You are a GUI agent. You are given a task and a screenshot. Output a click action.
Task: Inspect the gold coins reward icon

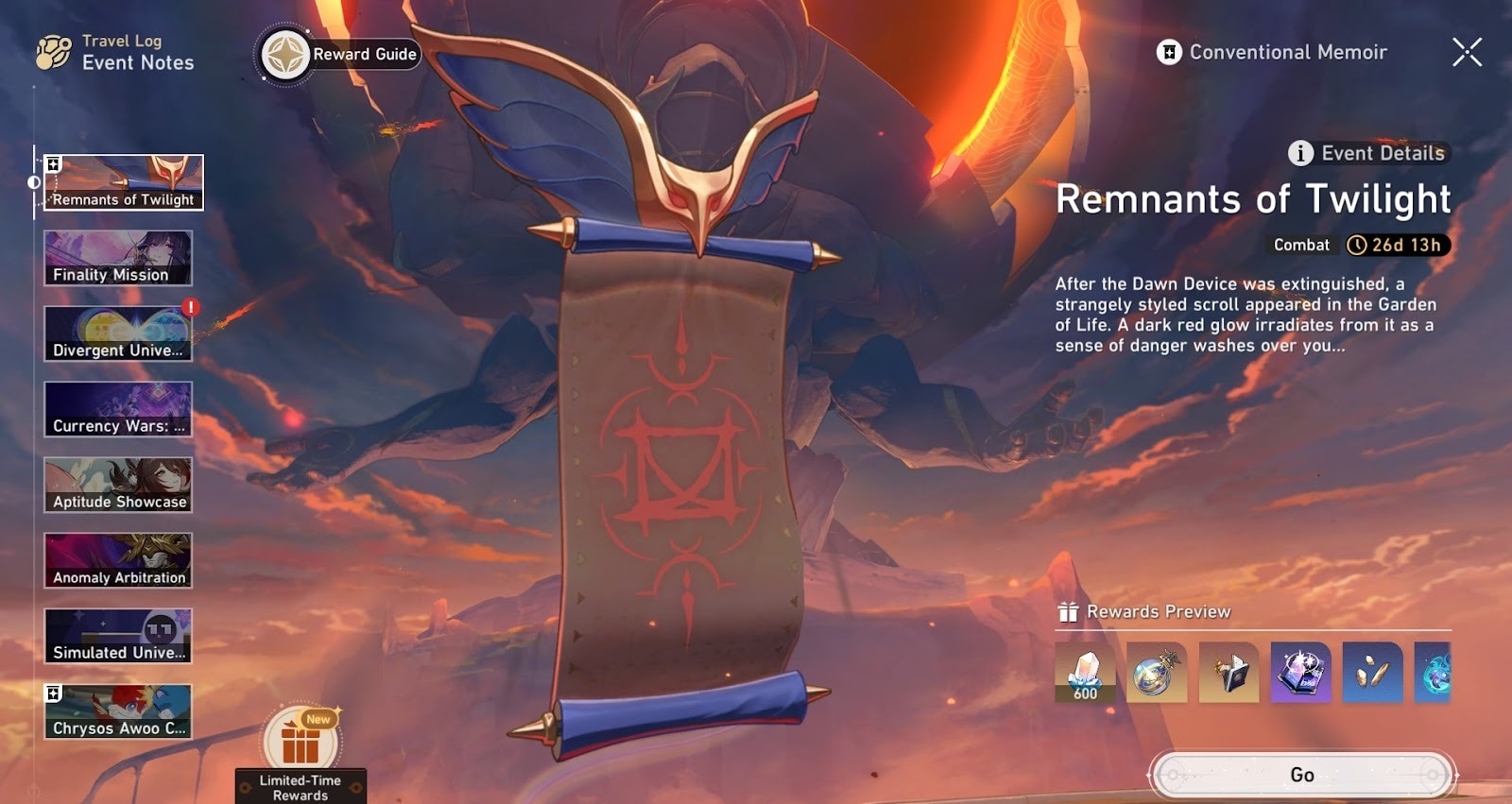[x=1372, y=673]
